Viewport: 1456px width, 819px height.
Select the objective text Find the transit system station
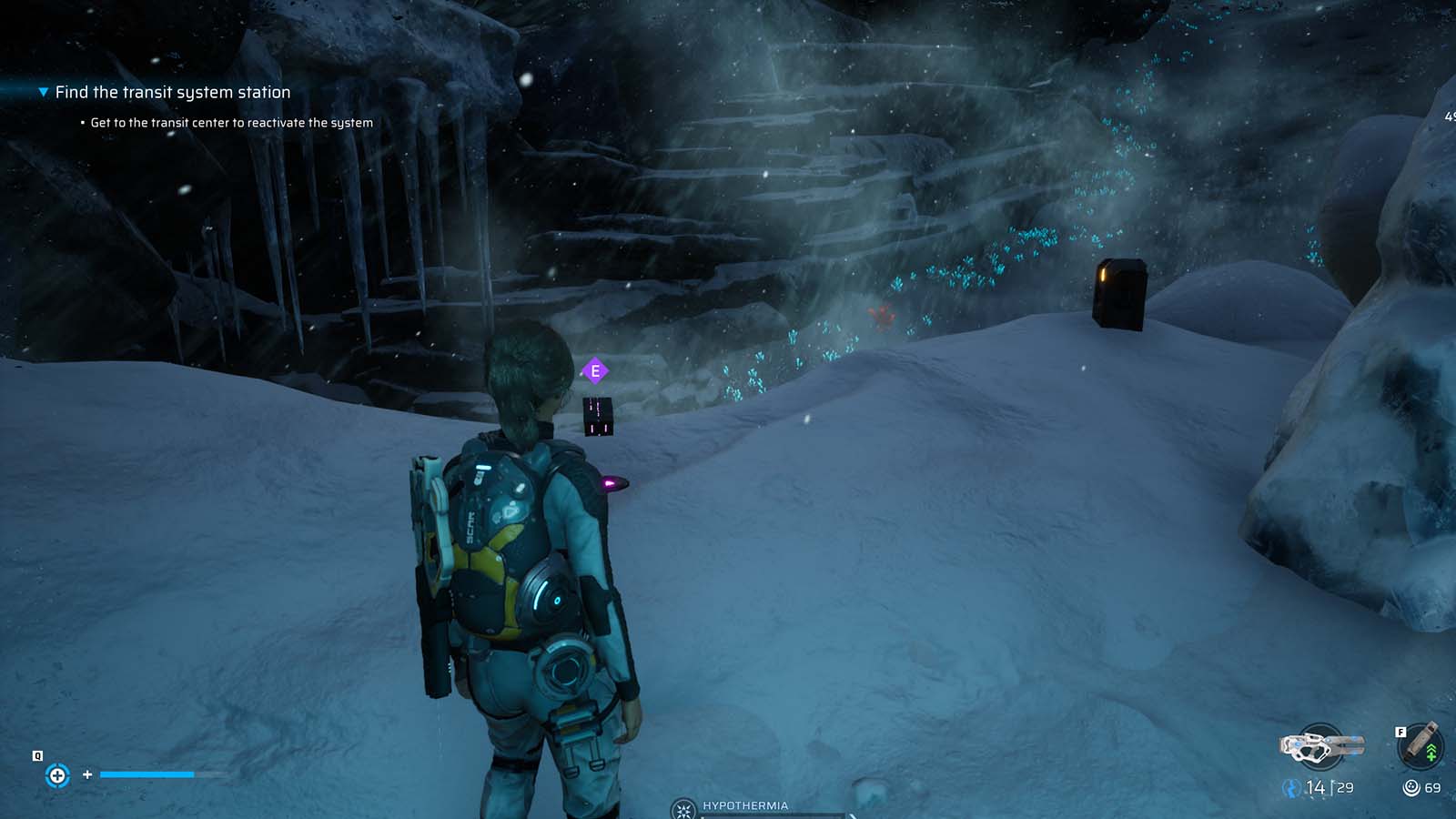pos(171,92)
